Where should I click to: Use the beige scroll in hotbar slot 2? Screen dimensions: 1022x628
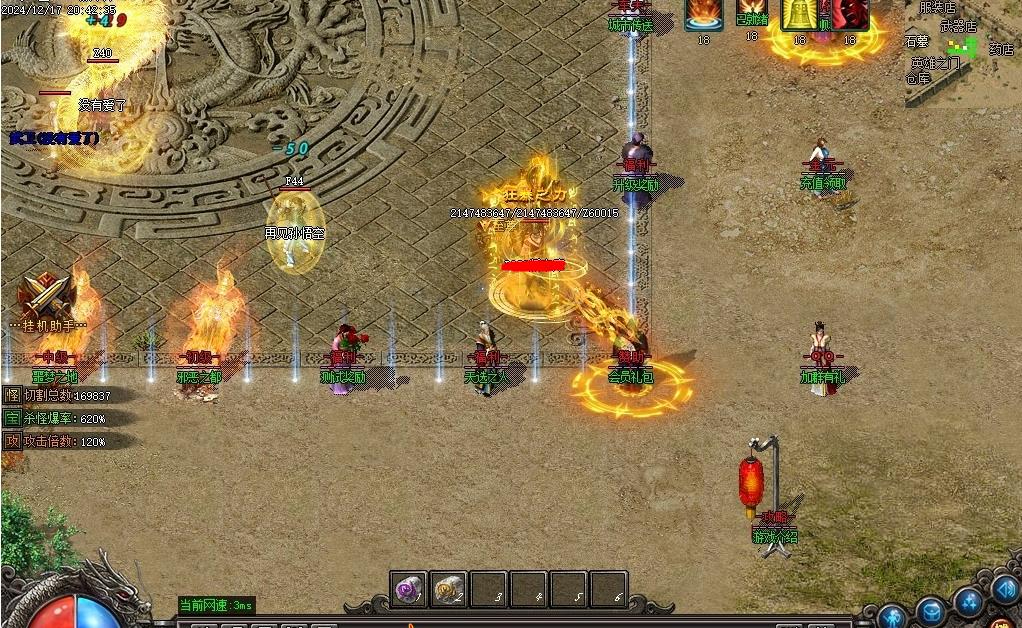448,590
